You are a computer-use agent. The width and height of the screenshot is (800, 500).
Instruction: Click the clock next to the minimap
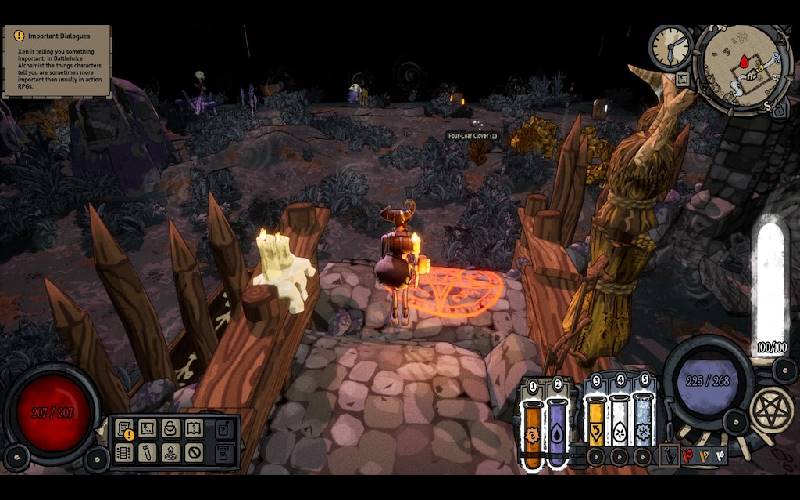point(668,46)
